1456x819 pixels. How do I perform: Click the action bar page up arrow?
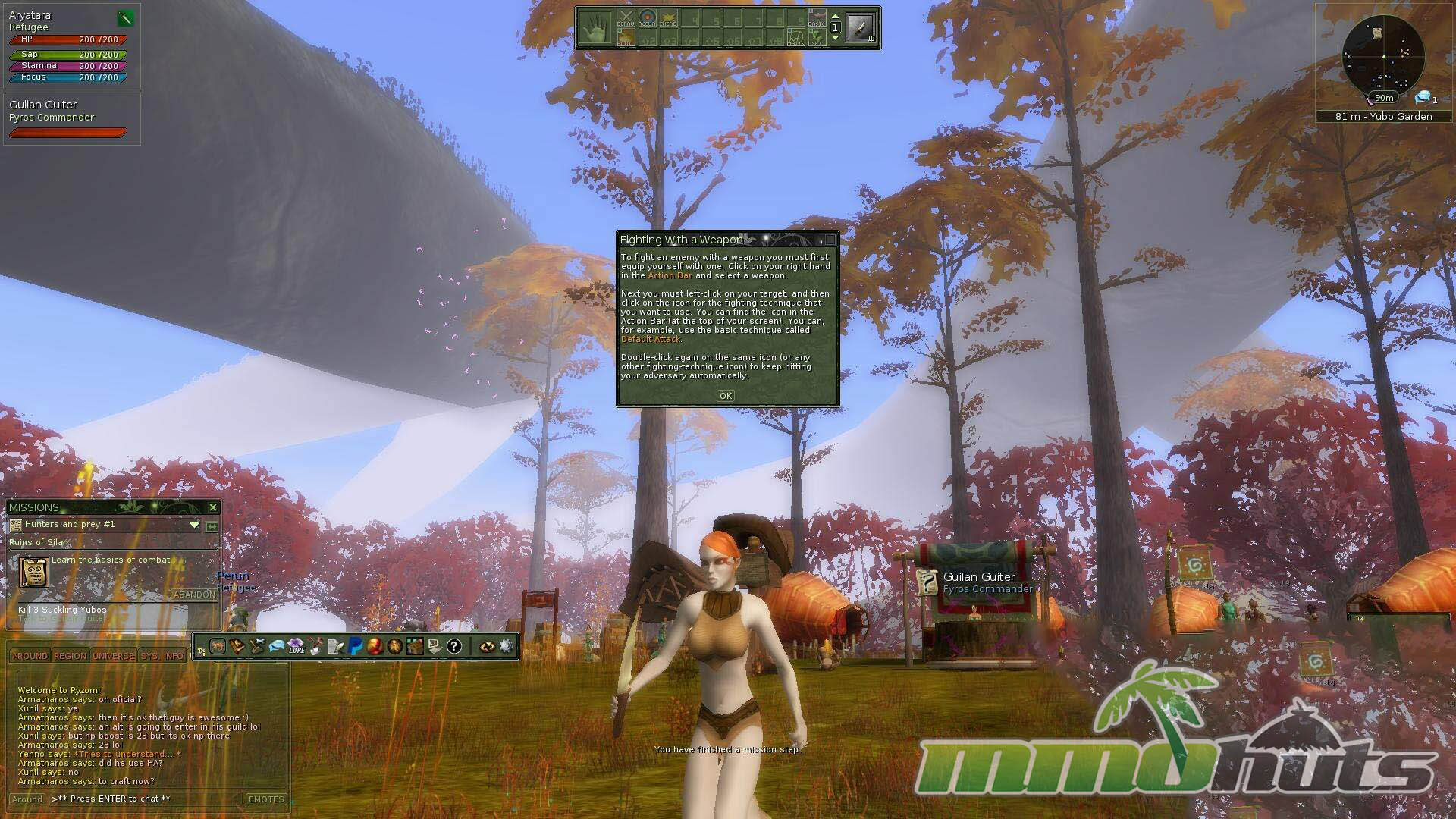pos(835,17)
